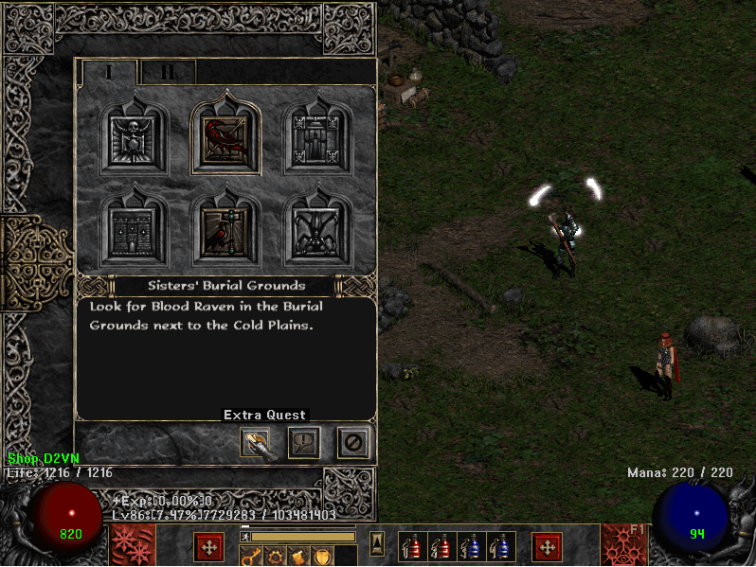
Task: Click the speech bubble quest log button
Action: pyautogui.click(x=304, y=441)
